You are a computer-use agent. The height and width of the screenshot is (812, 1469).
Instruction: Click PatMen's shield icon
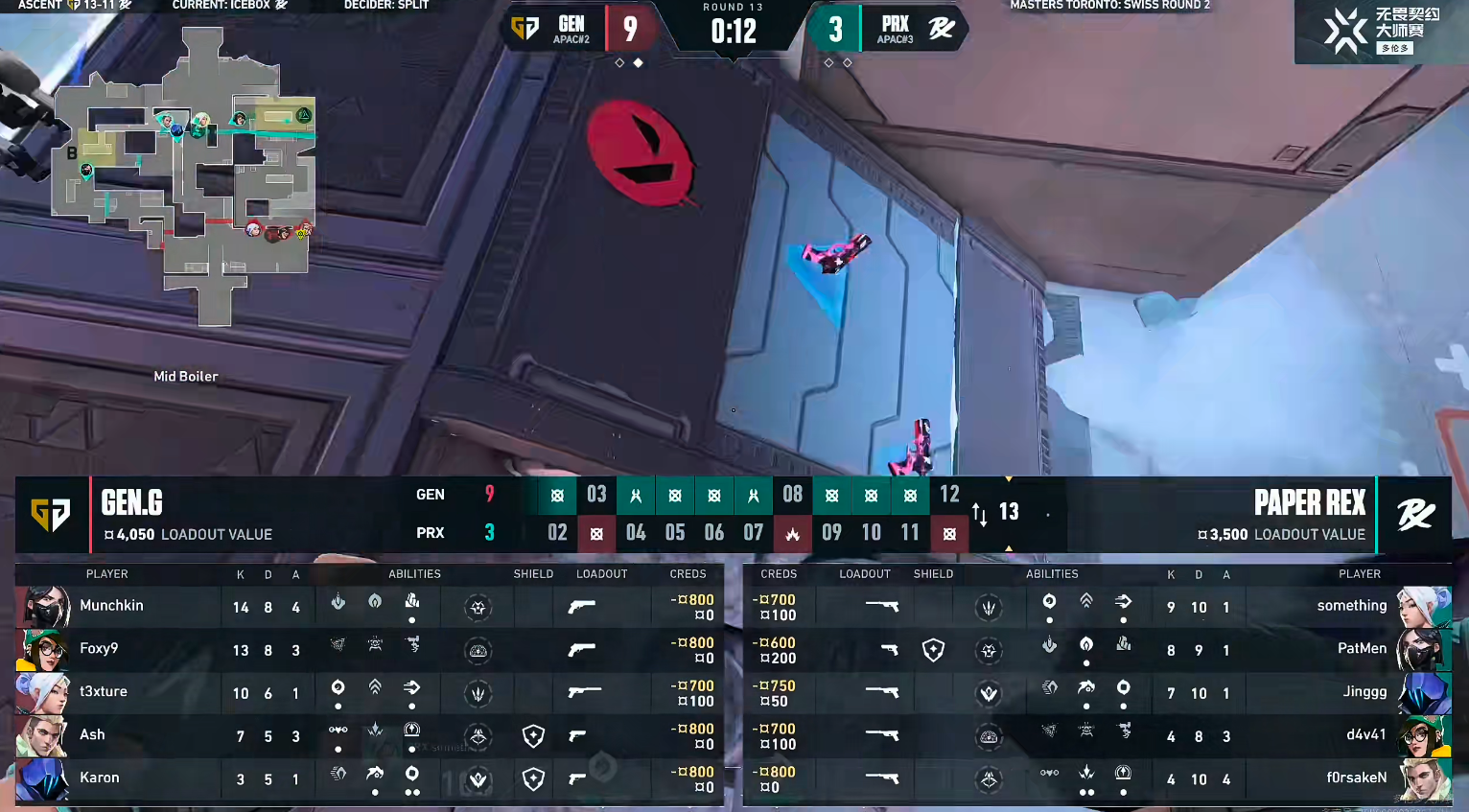click(933, 651)
